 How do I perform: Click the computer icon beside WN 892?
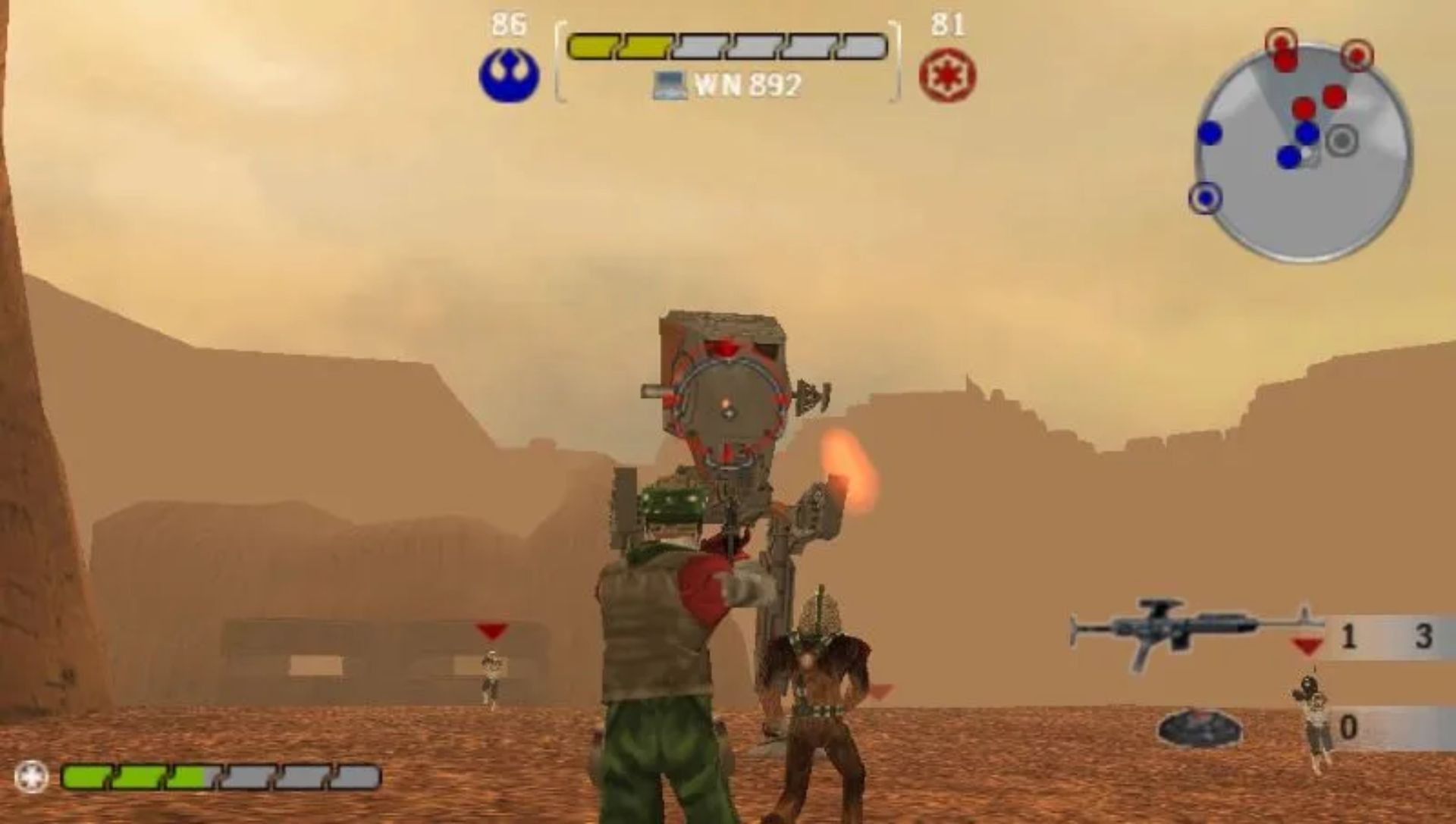tap(670, 86)
